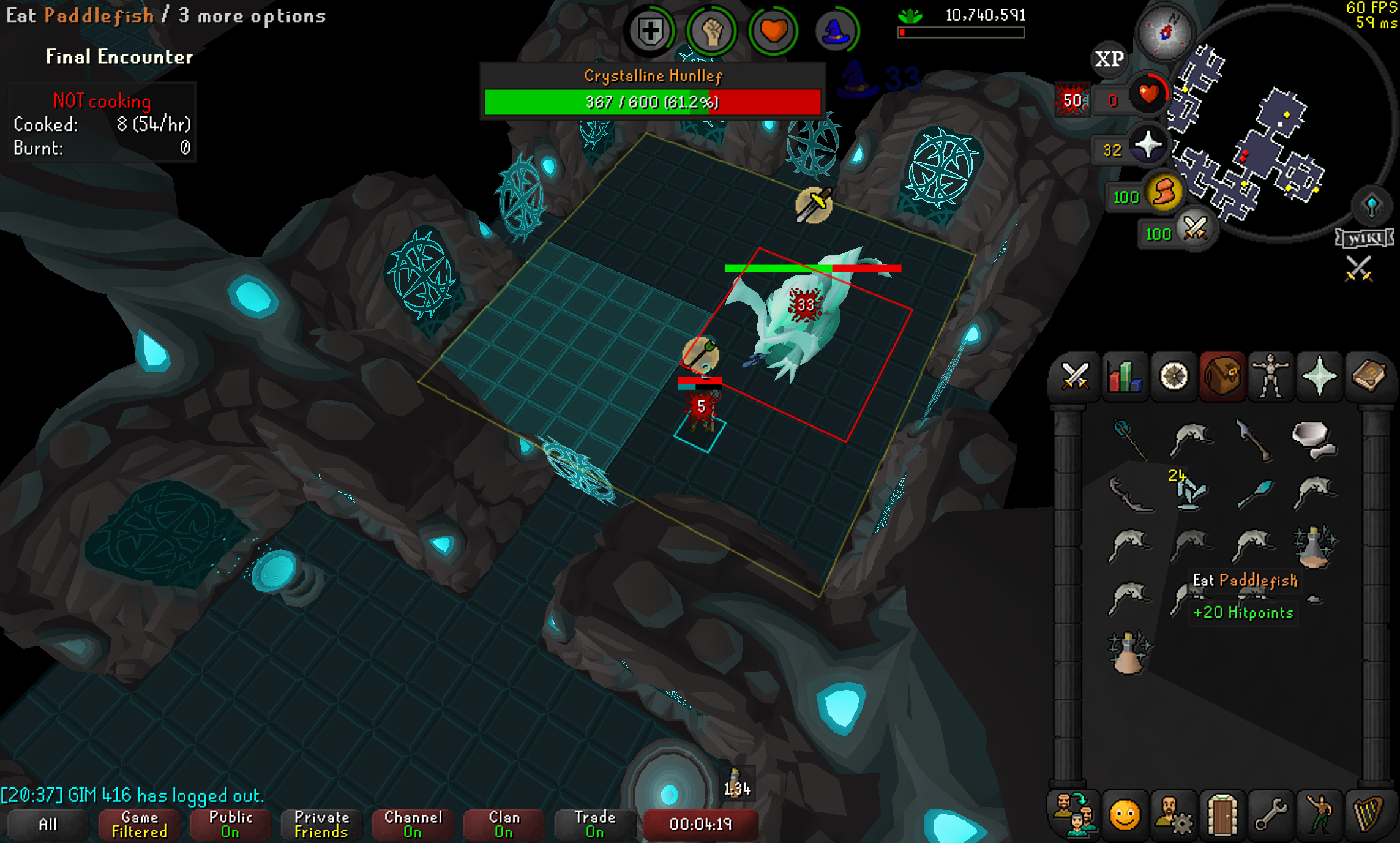Click the compass to face north
1400x843 pixels.
click(x=1165, y=32)
